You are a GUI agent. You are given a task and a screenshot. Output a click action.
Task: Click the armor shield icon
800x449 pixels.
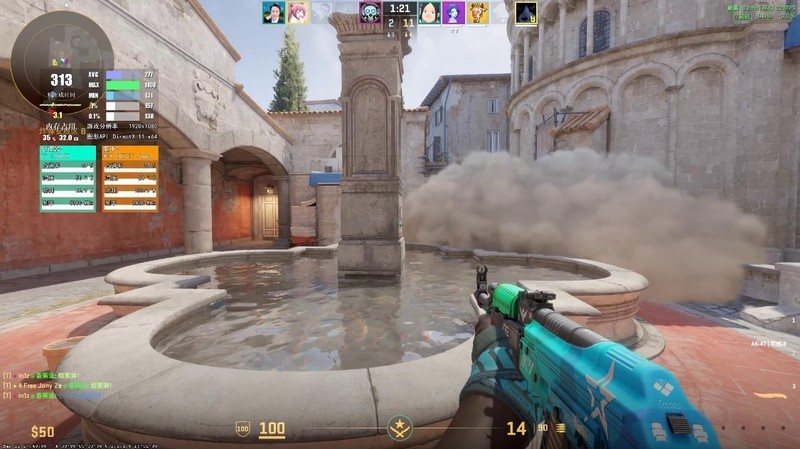(x=242, y=429)
